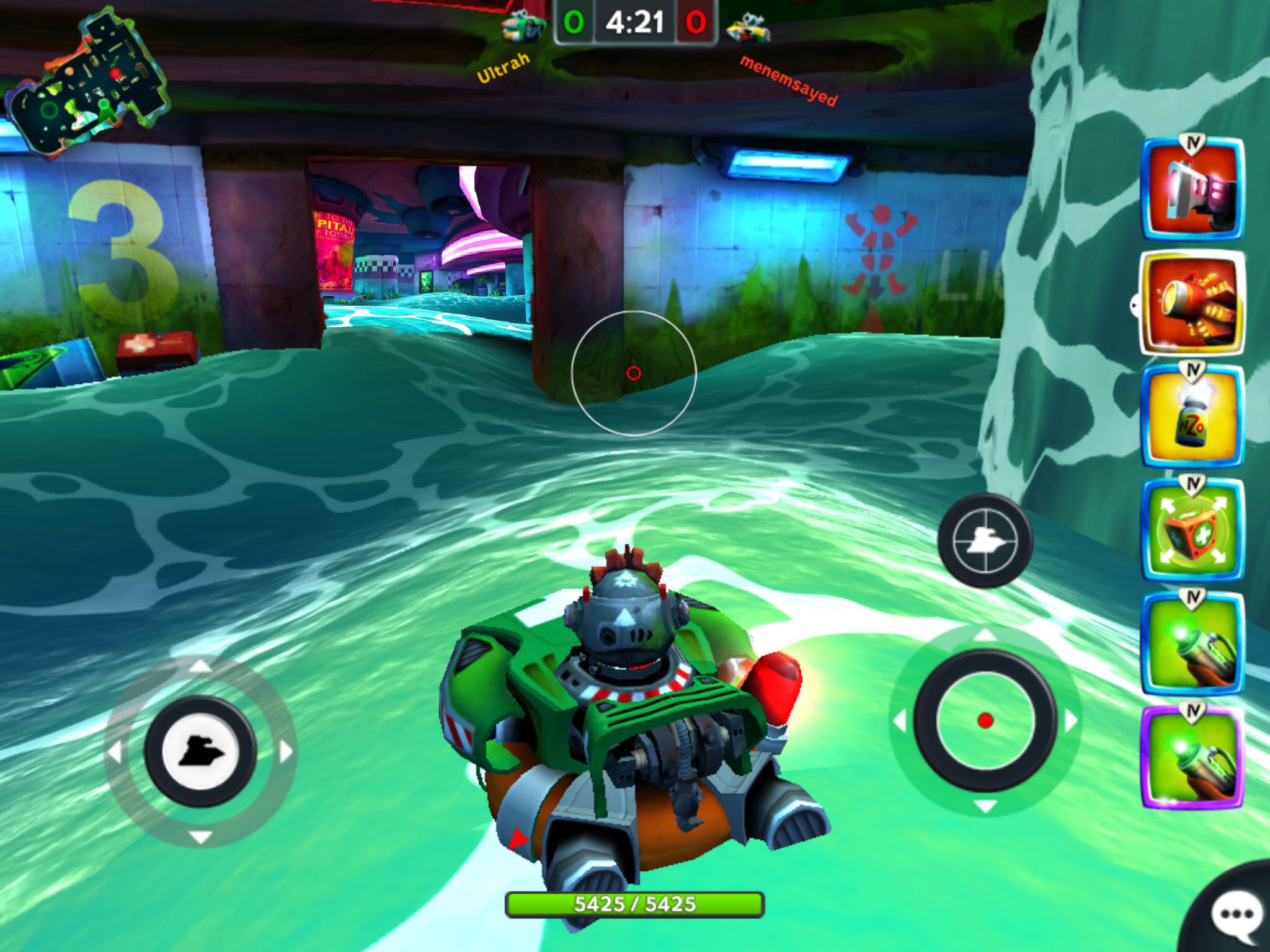Tap the aiming joystick with red dot
Viewport: 1270px width, 952px height.
pyautogui.click(x=985, y=720)
